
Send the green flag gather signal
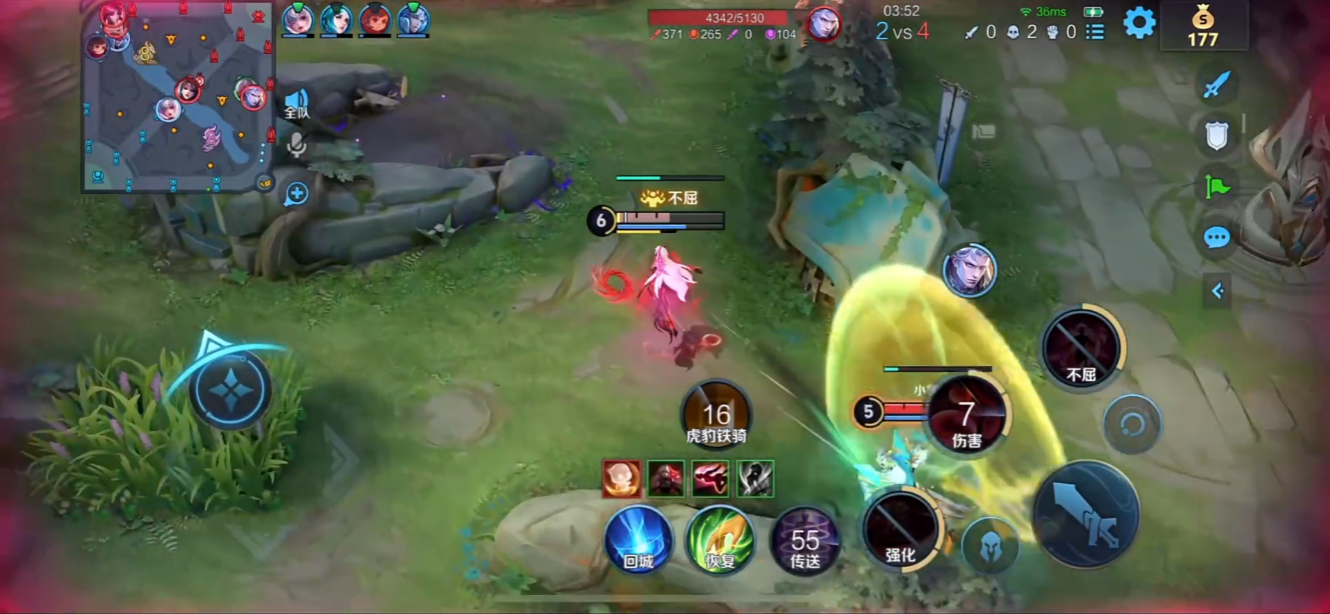pyautogui.click(x=1216, y=186)
